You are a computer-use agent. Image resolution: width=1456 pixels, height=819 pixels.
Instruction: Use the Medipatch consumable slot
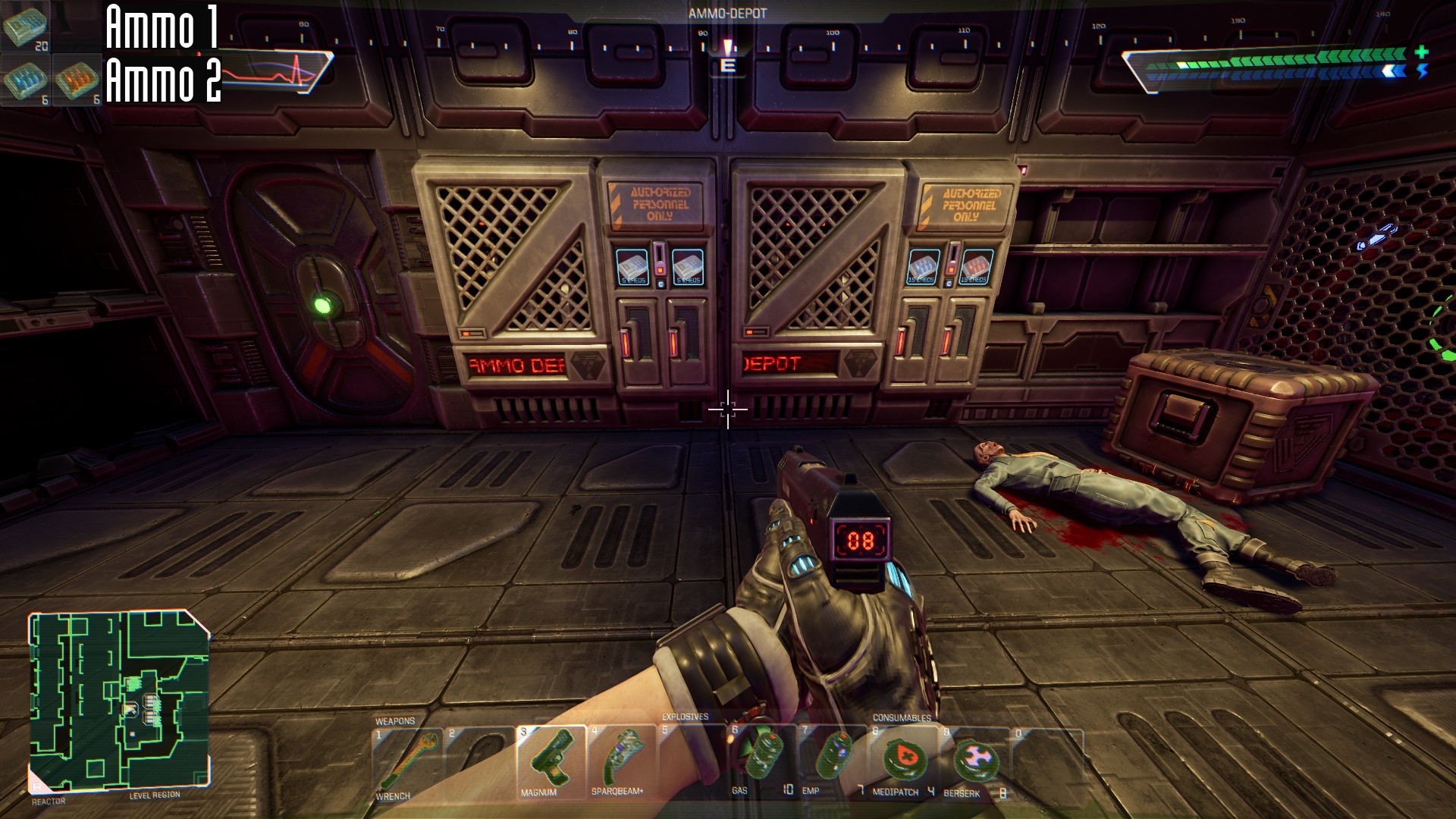902,759
